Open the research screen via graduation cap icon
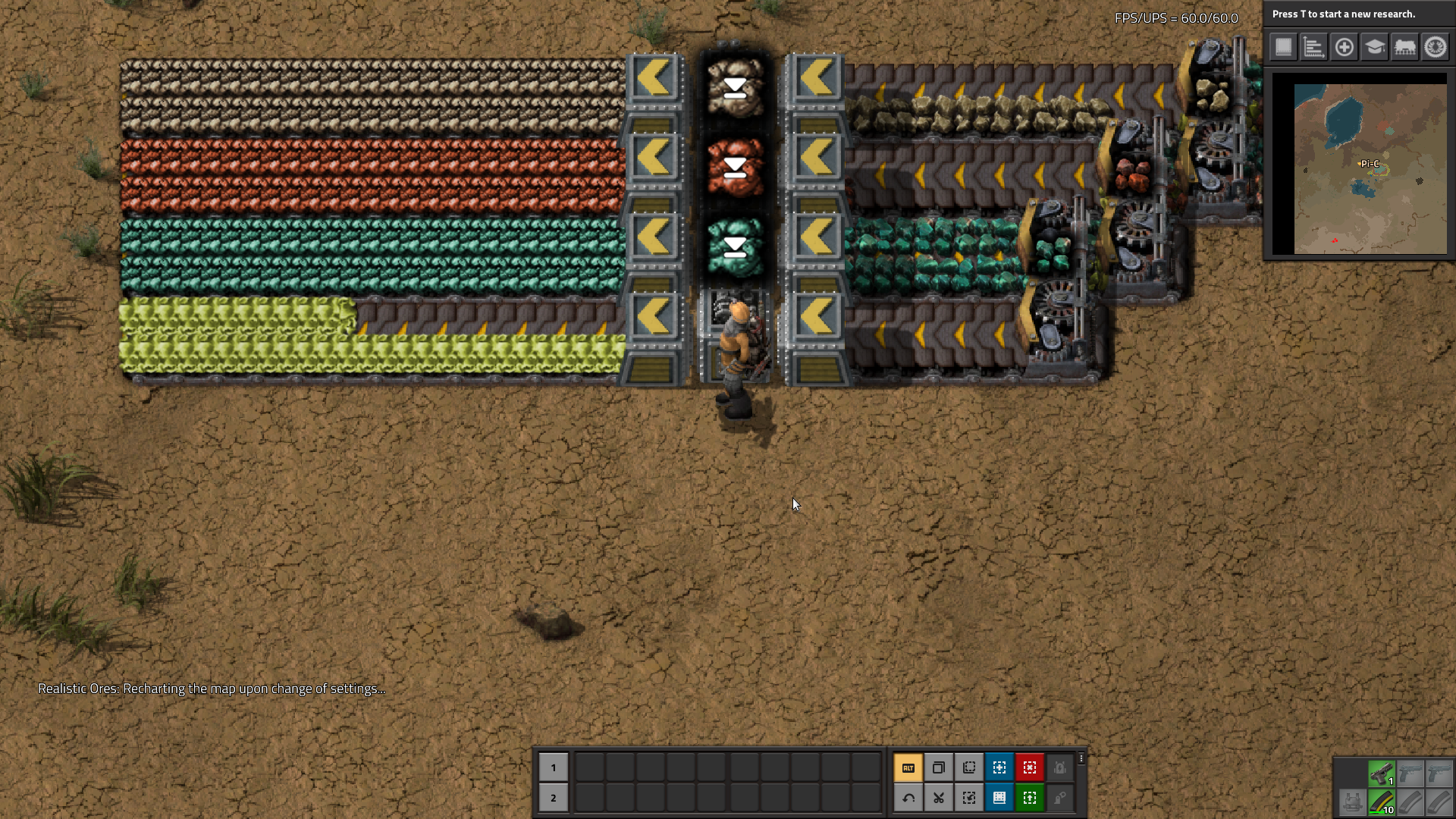 click(x=1374, y=47)
